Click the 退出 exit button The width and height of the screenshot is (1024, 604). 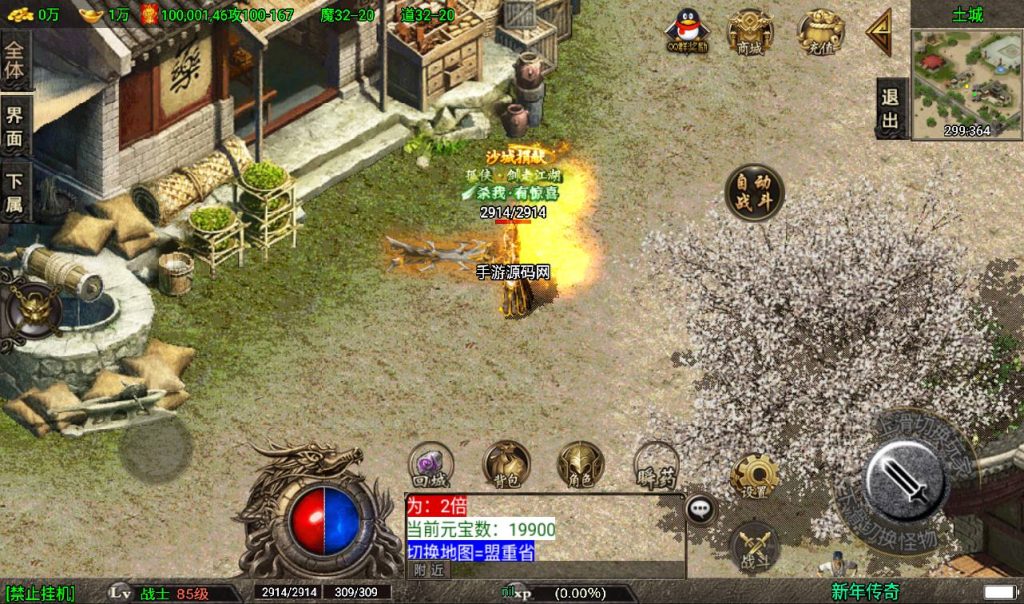pos(889,108)
